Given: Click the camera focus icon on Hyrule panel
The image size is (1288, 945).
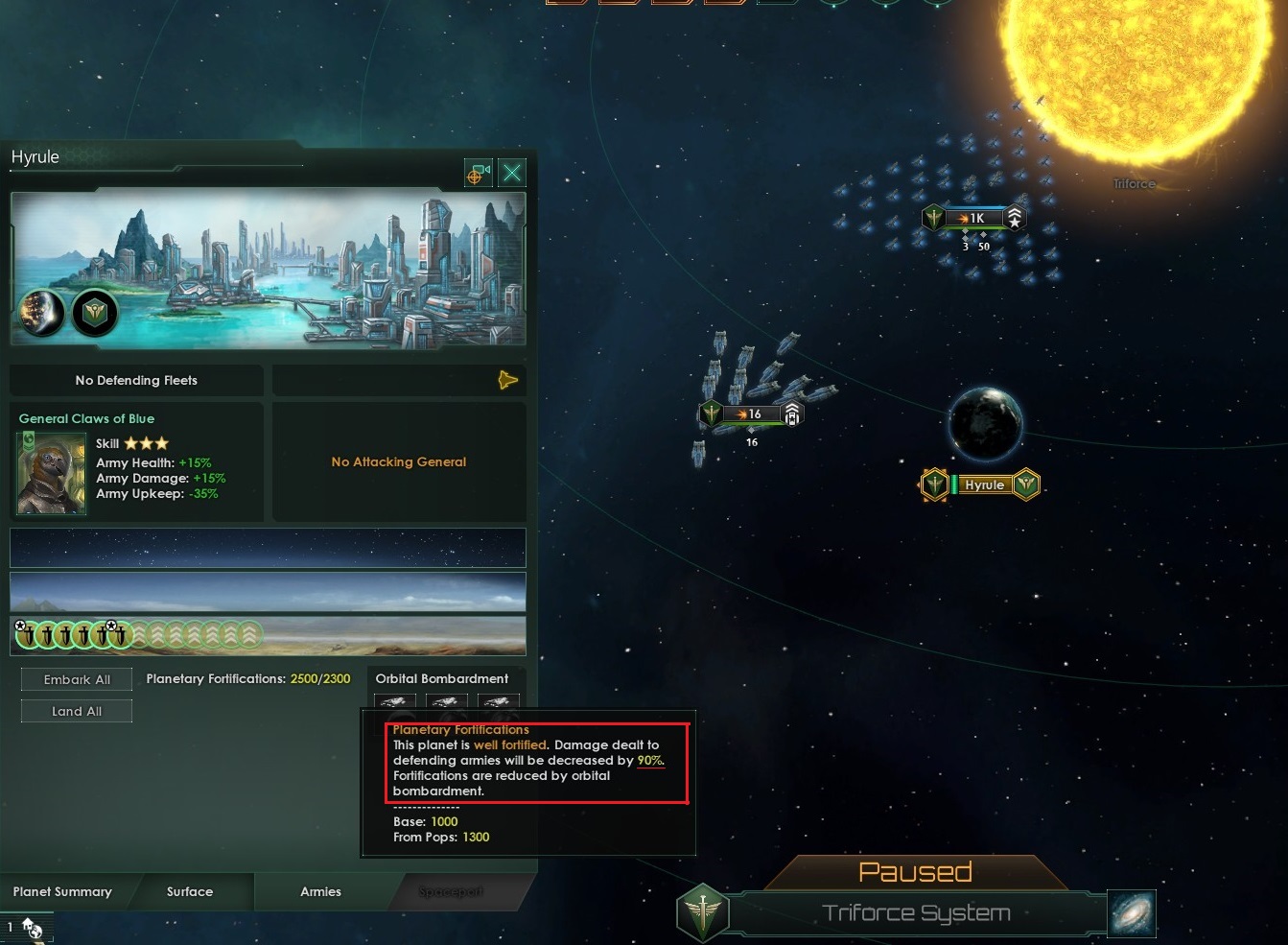Looking at the screenshot, I should (x=478, y=172).
